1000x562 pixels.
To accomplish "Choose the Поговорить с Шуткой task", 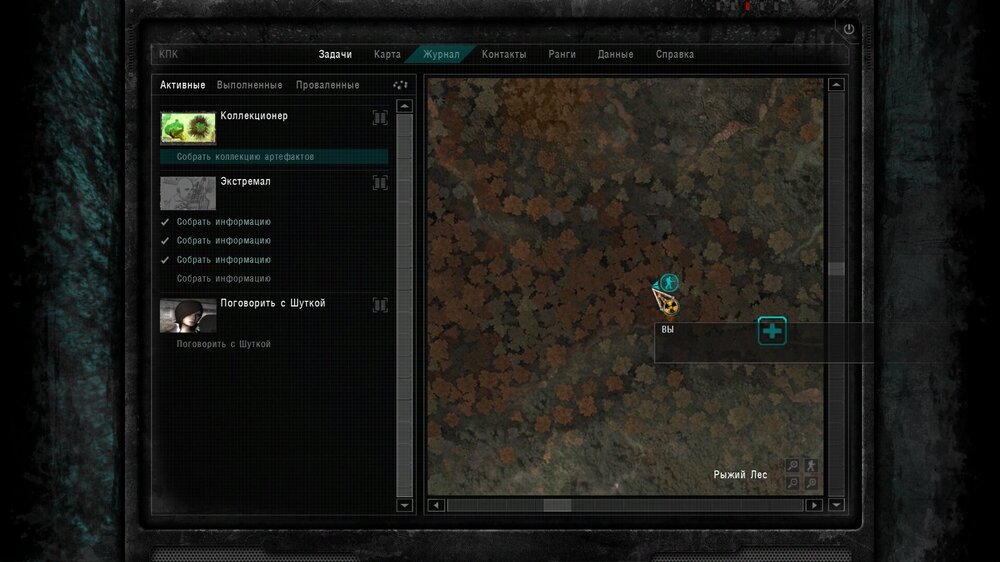I will click(272, 303).
